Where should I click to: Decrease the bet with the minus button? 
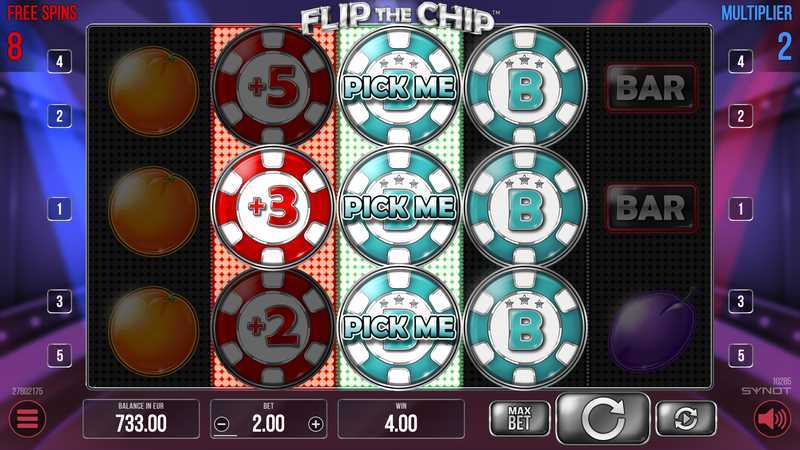click(222, 423)
